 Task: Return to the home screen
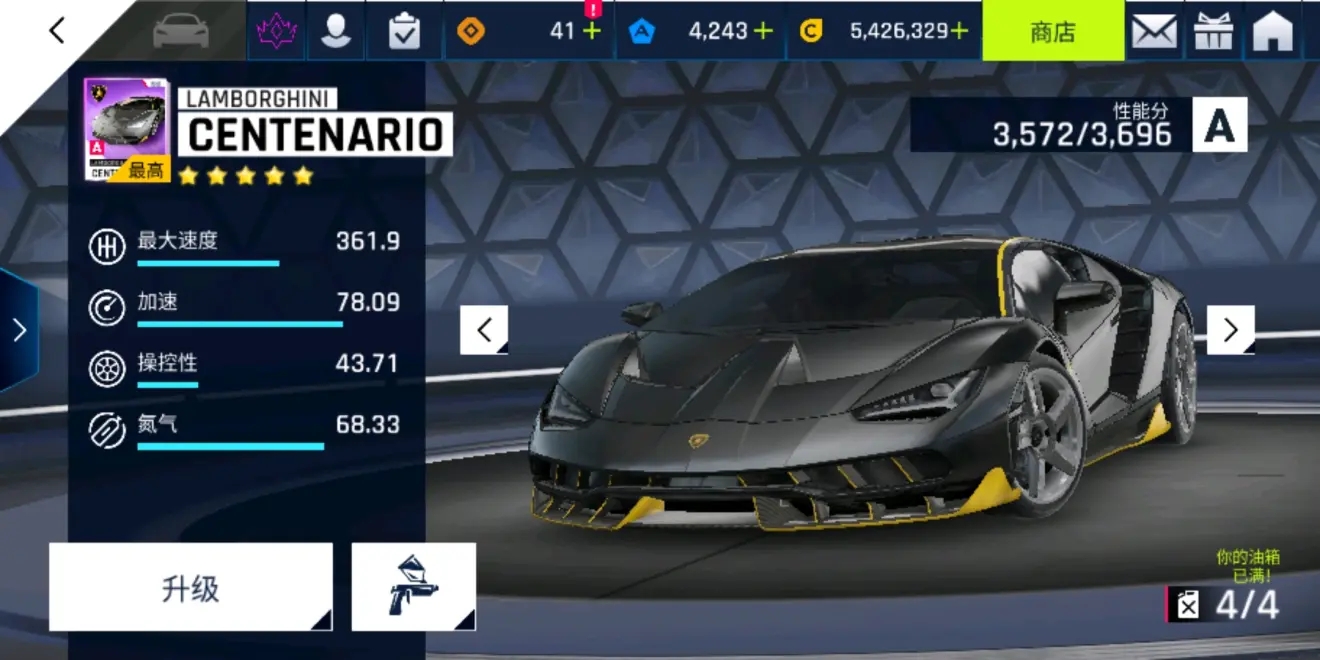[x=1273, y=31]
